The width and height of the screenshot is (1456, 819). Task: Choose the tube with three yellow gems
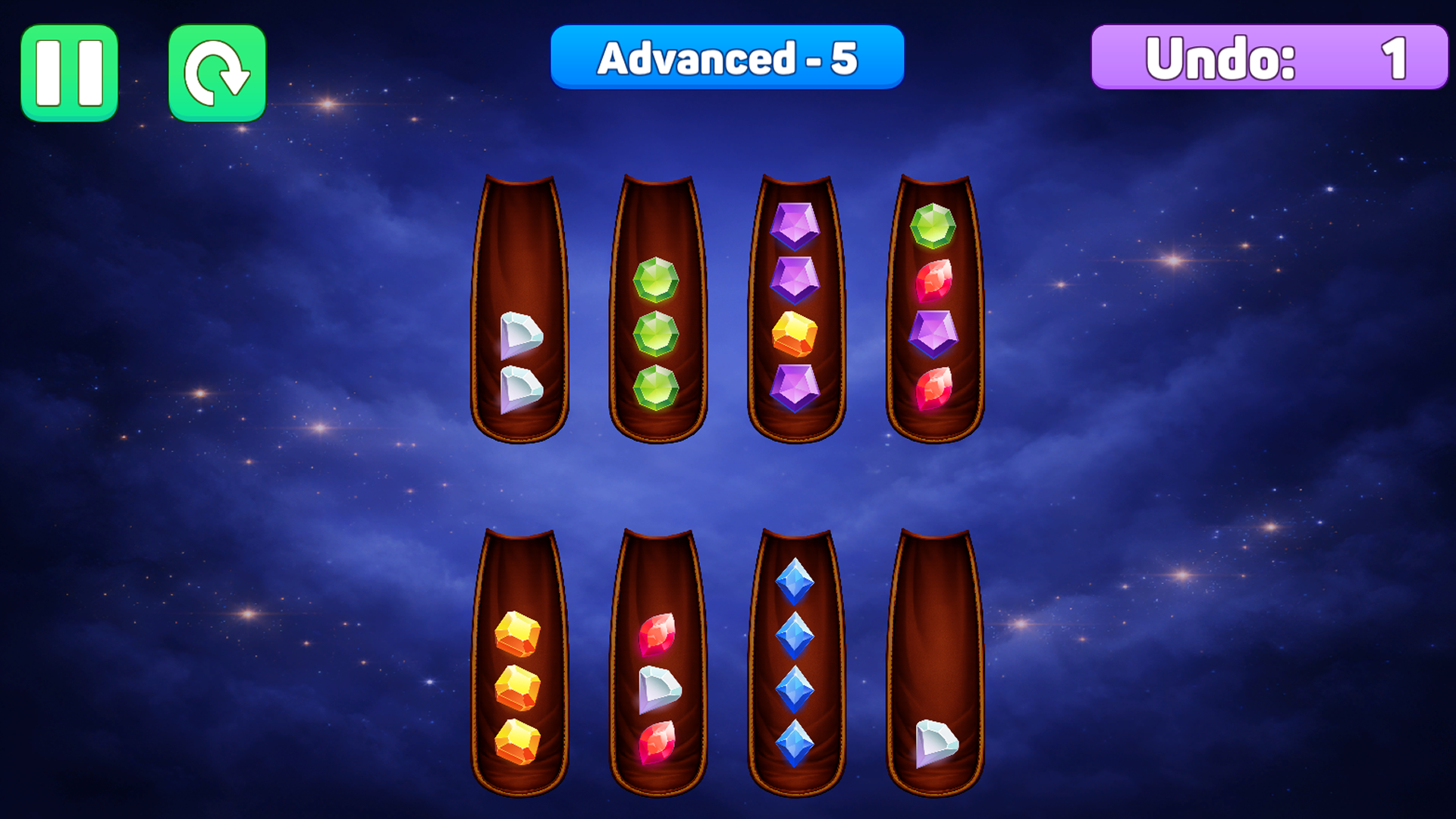[x=520, y=664]
